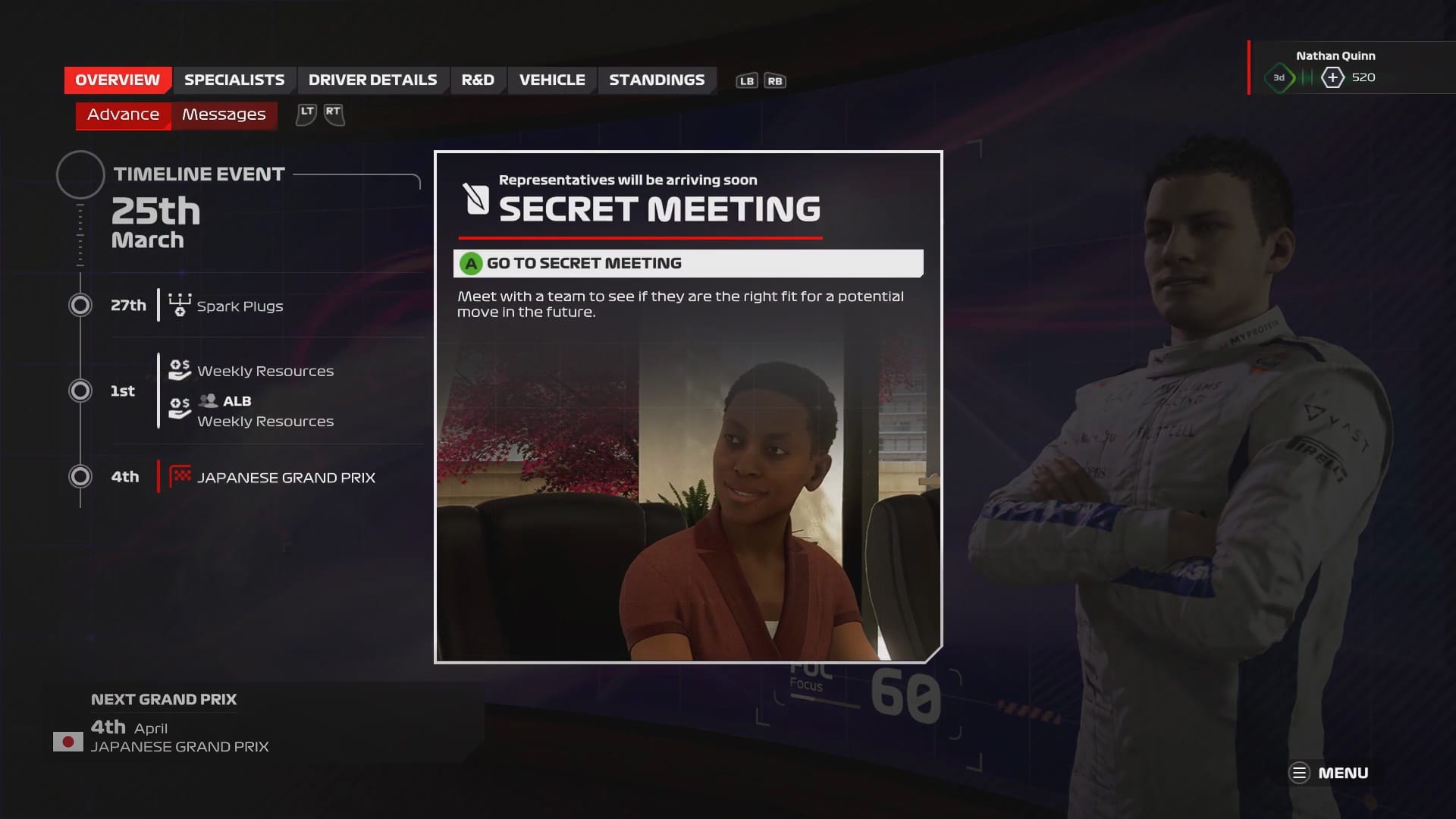Click the Secret Meeting preview image
The width and height of the screenshot is (1456, 819).
688,493
